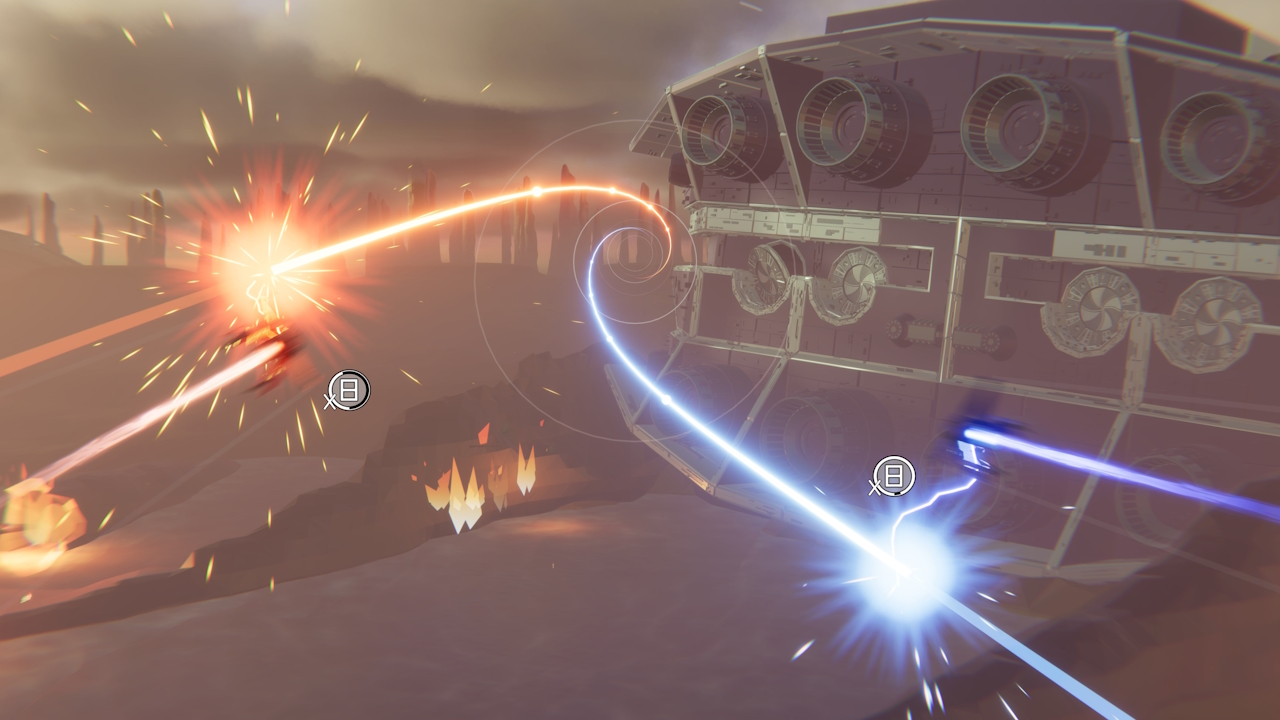Select the ability gauge icon beside the orange ship

coord(349,390)
